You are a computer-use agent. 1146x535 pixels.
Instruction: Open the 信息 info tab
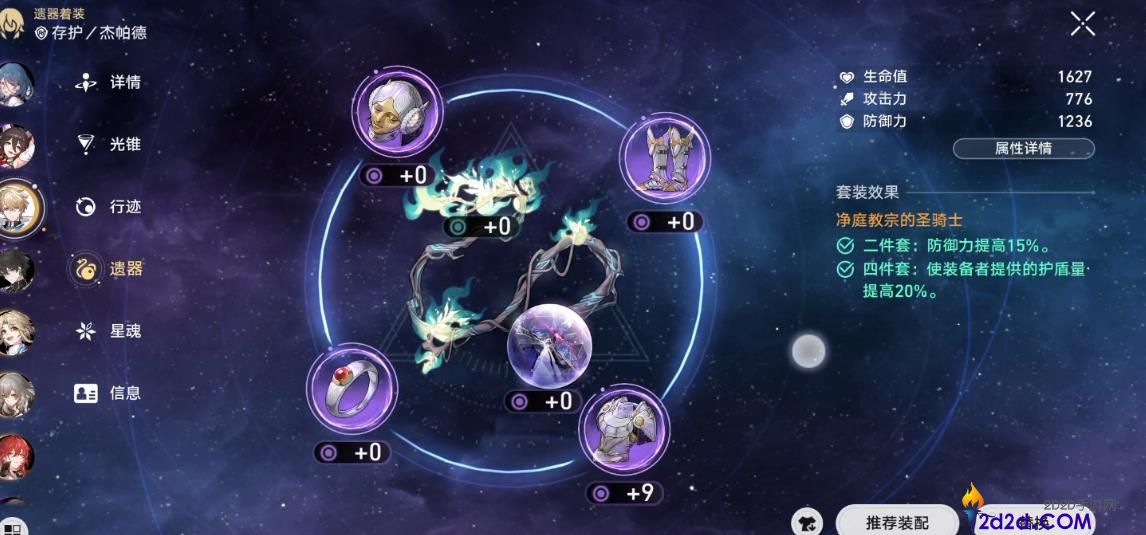(109, 393)
